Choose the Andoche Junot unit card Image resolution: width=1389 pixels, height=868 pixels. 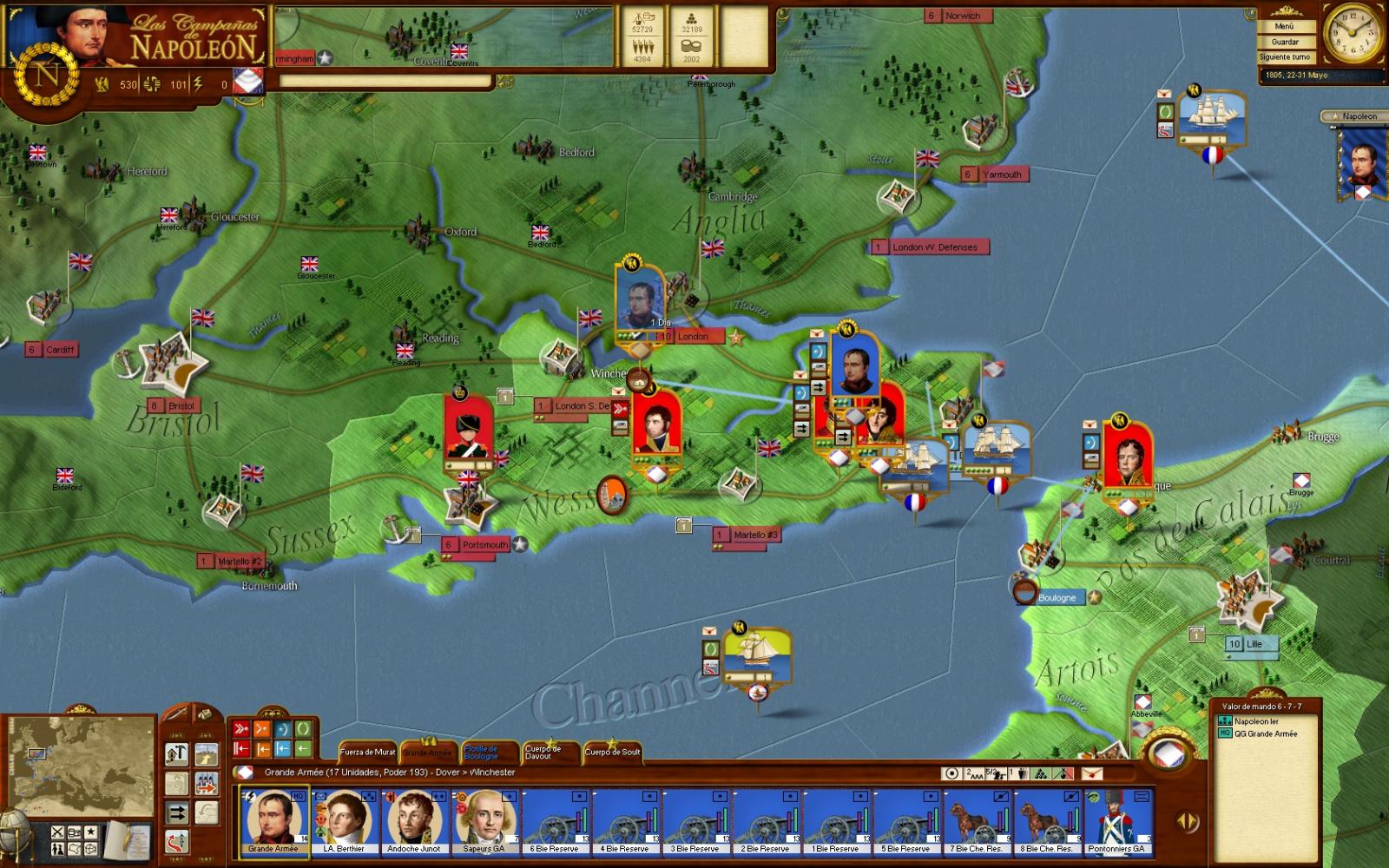click(414, 821)
